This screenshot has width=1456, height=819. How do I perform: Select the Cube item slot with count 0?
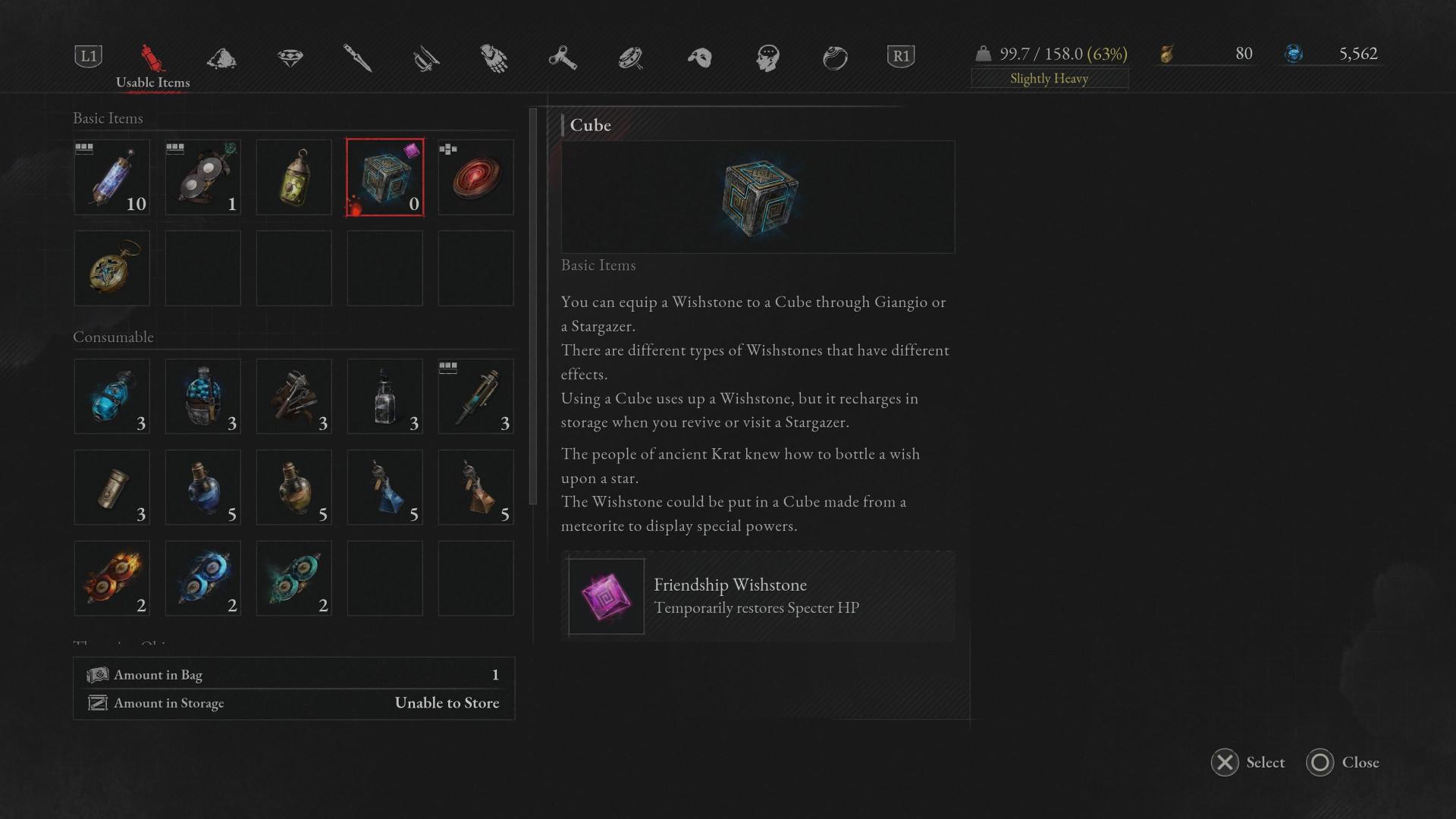[384, 177]
